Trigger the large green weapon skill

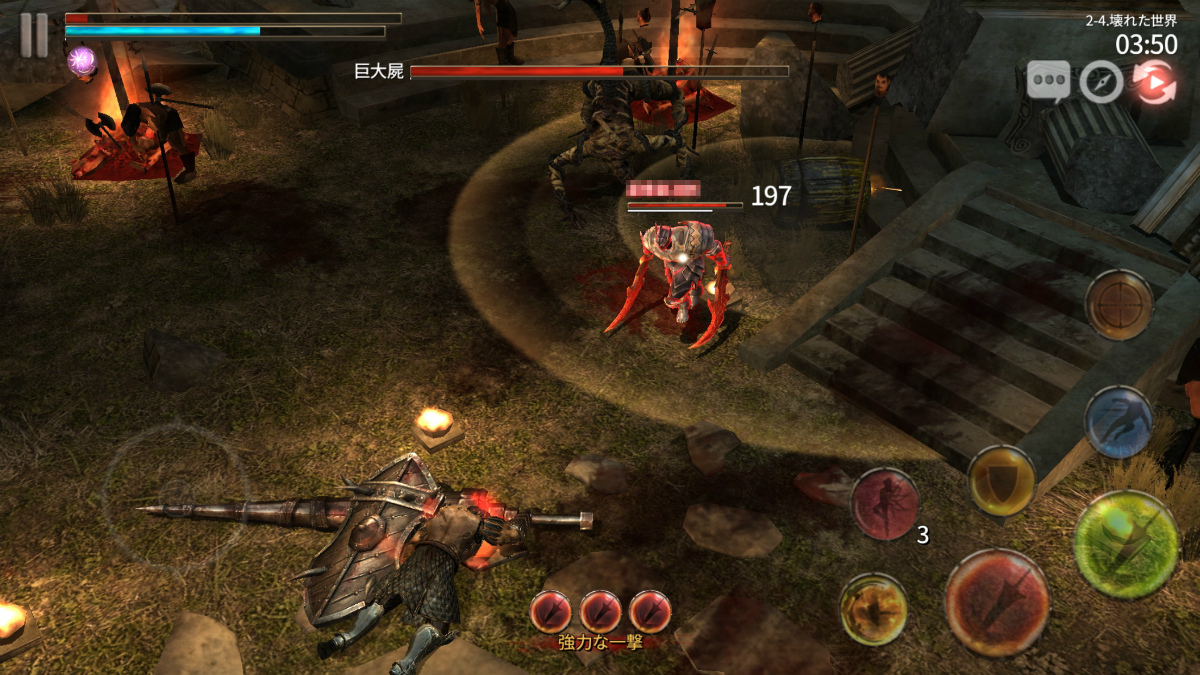click(x=1125, y=544)
